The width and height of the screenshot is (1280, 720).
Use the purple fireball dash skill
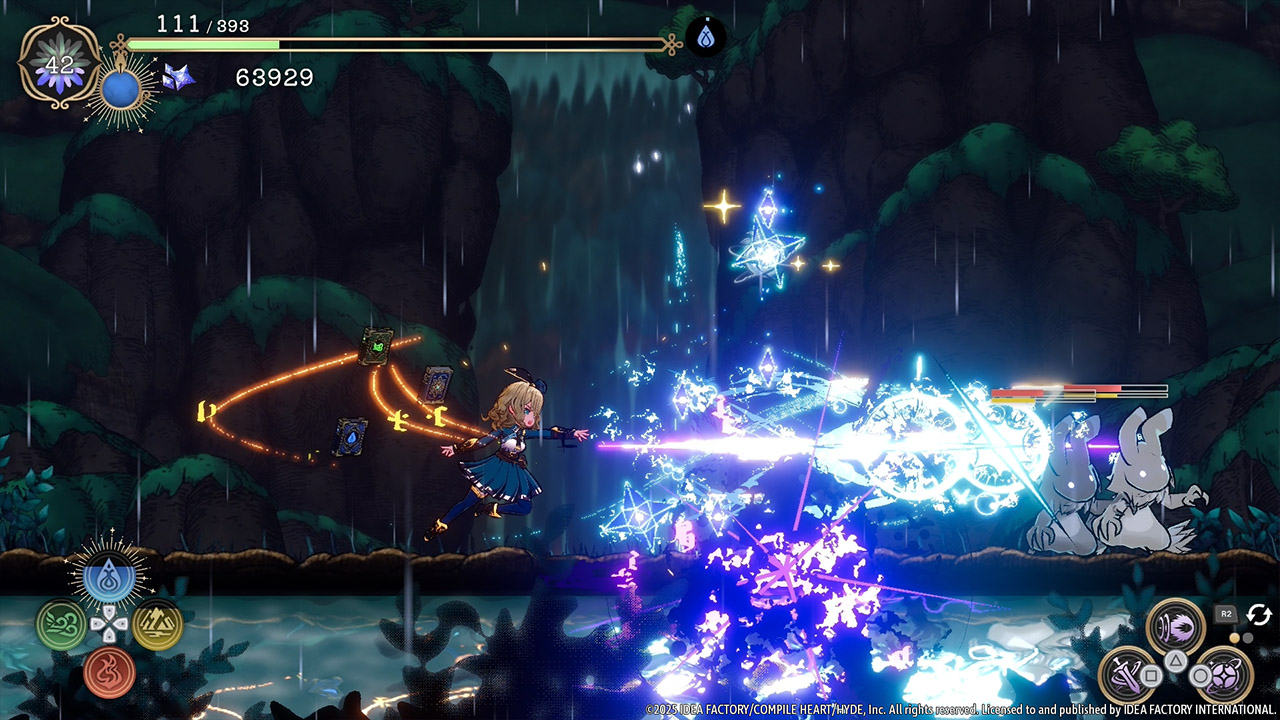point(1175,626)
